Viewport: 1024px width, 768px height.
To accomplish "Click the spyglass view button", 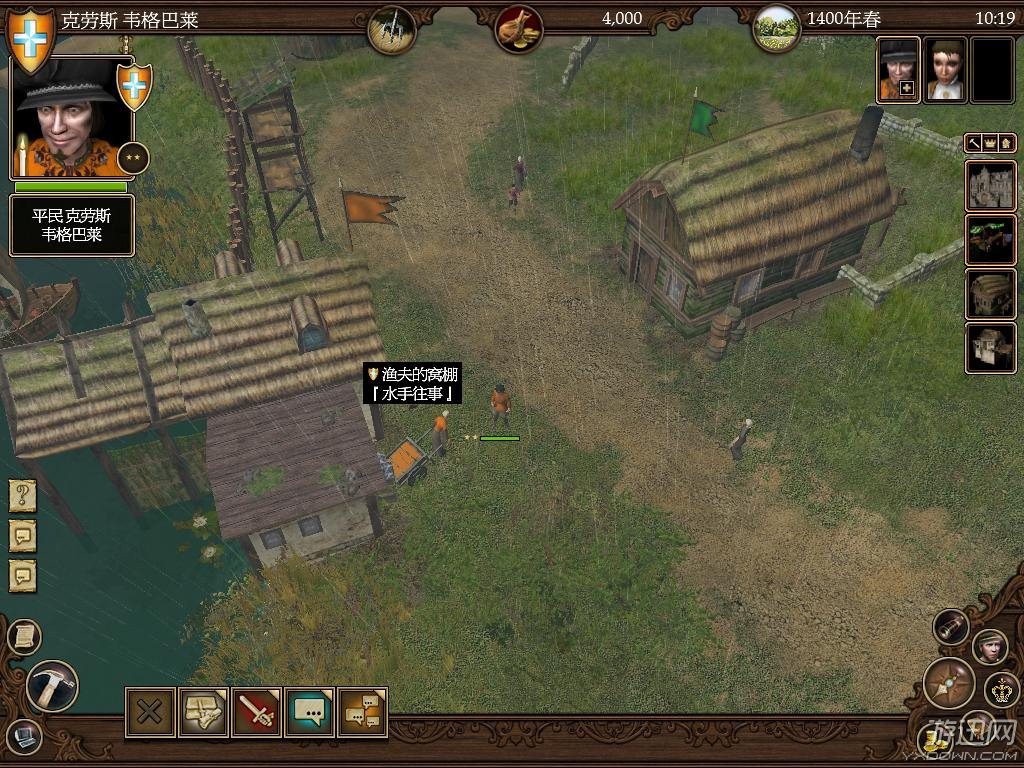I will pos(951,627).
